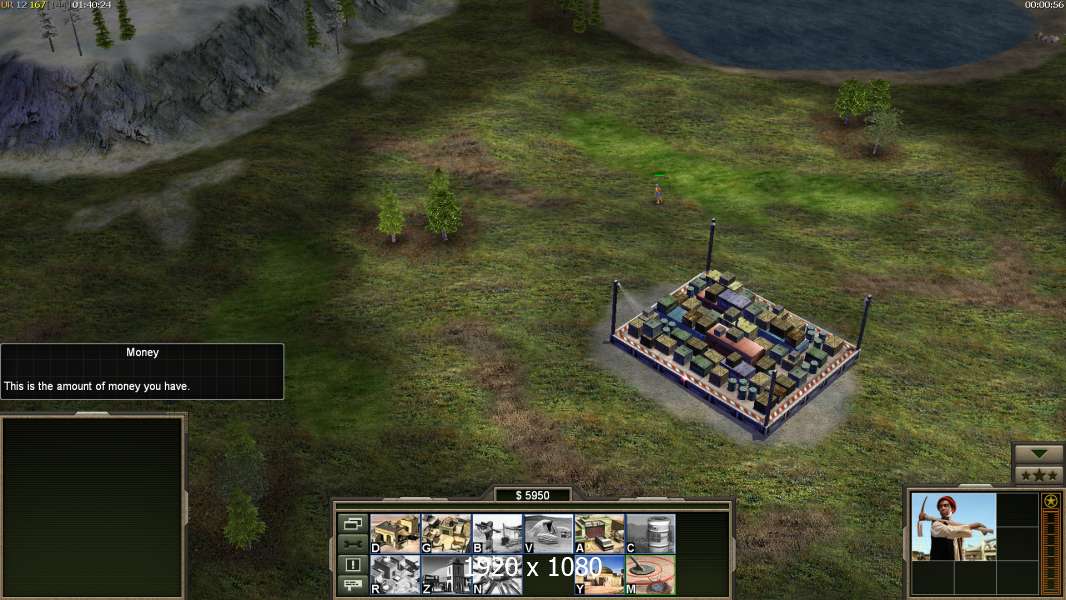This screenshot has height=600, width=1066.
Task: Collapse the panel with the down arrow
Action: point(1038,454)
